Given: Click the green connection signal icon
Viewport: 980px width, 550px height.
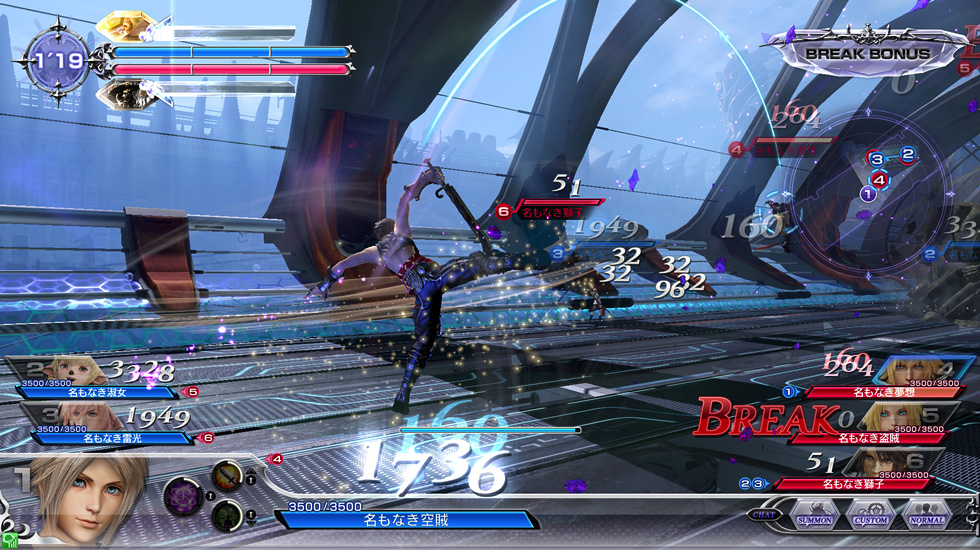Looking at the screenshot, I should tap(9, 541).
